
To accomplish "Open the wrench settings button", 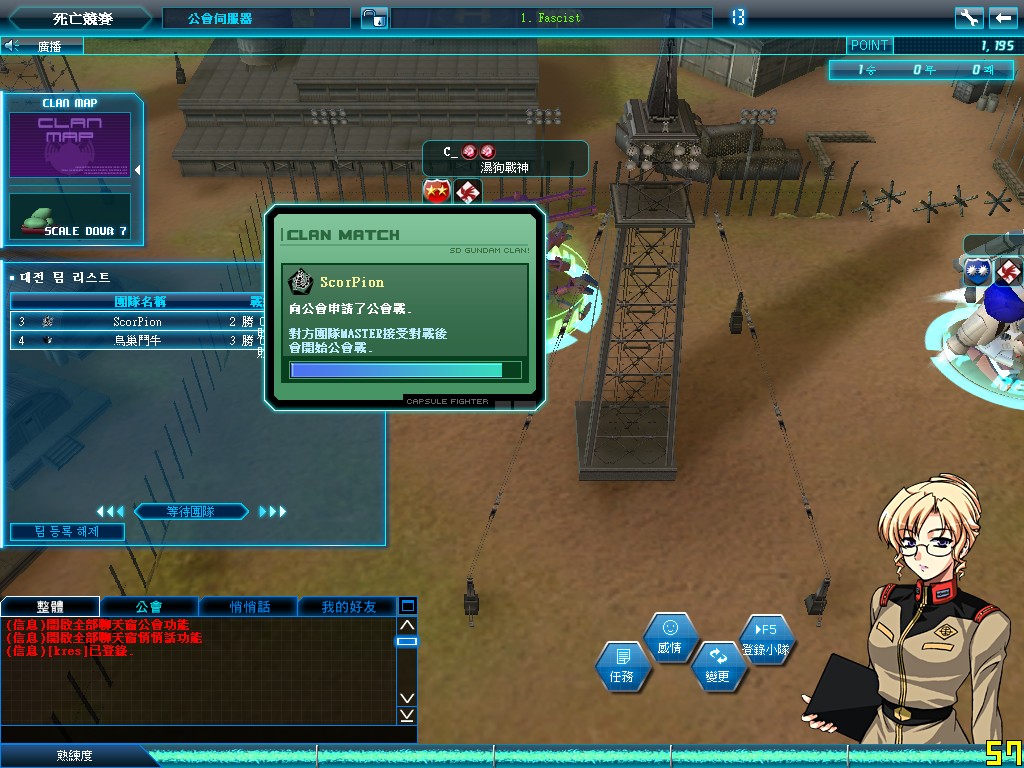I will [x=968, y=17].
